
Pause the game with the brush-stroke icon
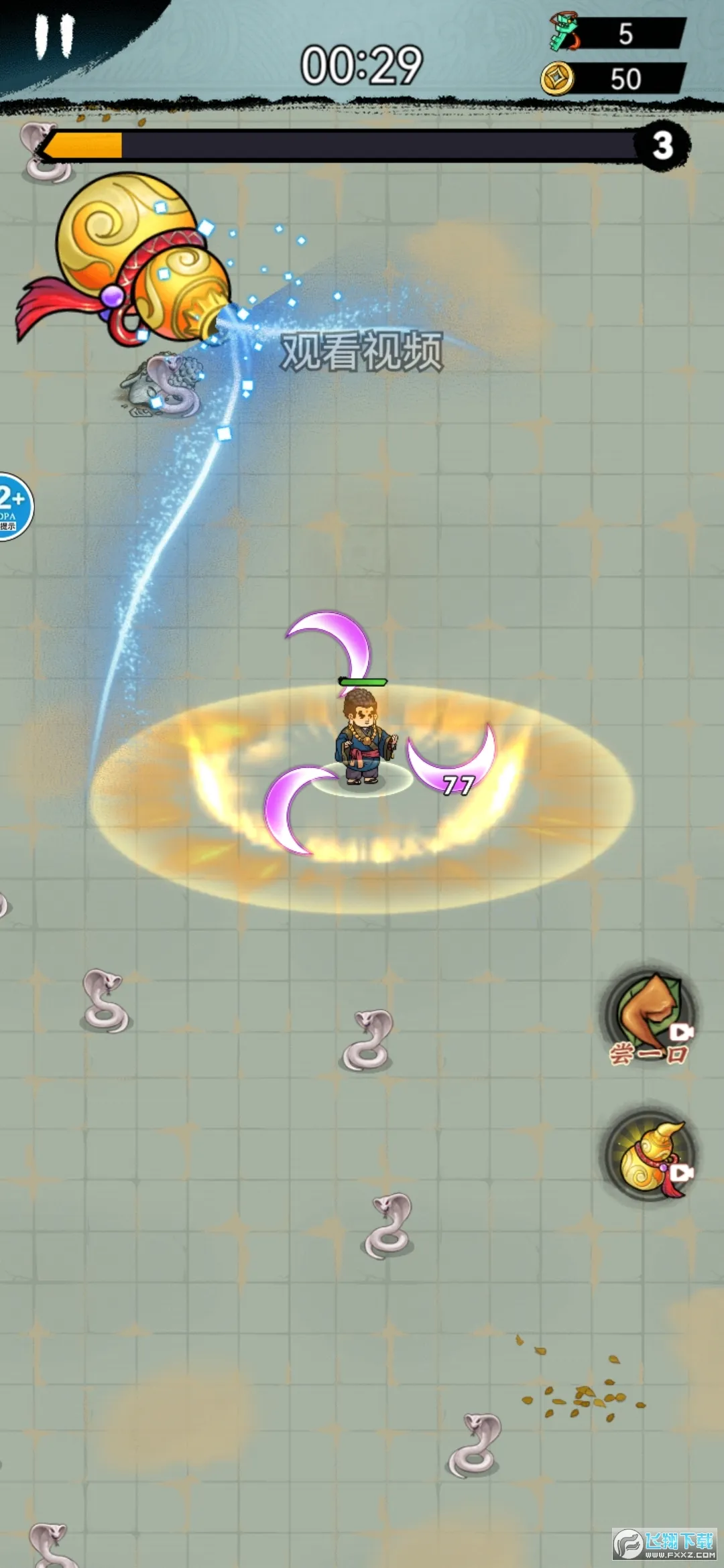coord(55,37)
